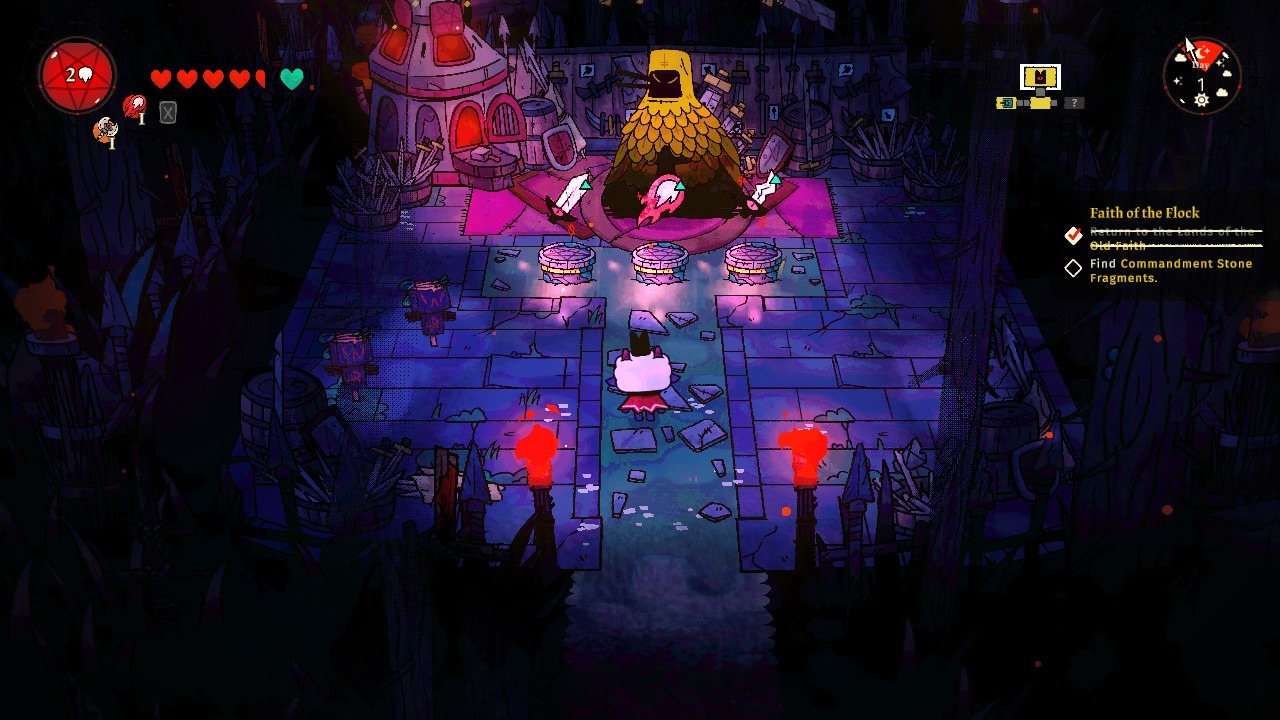The image size is (1280, 720).
Task: Select the equipped fireball curse icon
Action: click(134, 106)
